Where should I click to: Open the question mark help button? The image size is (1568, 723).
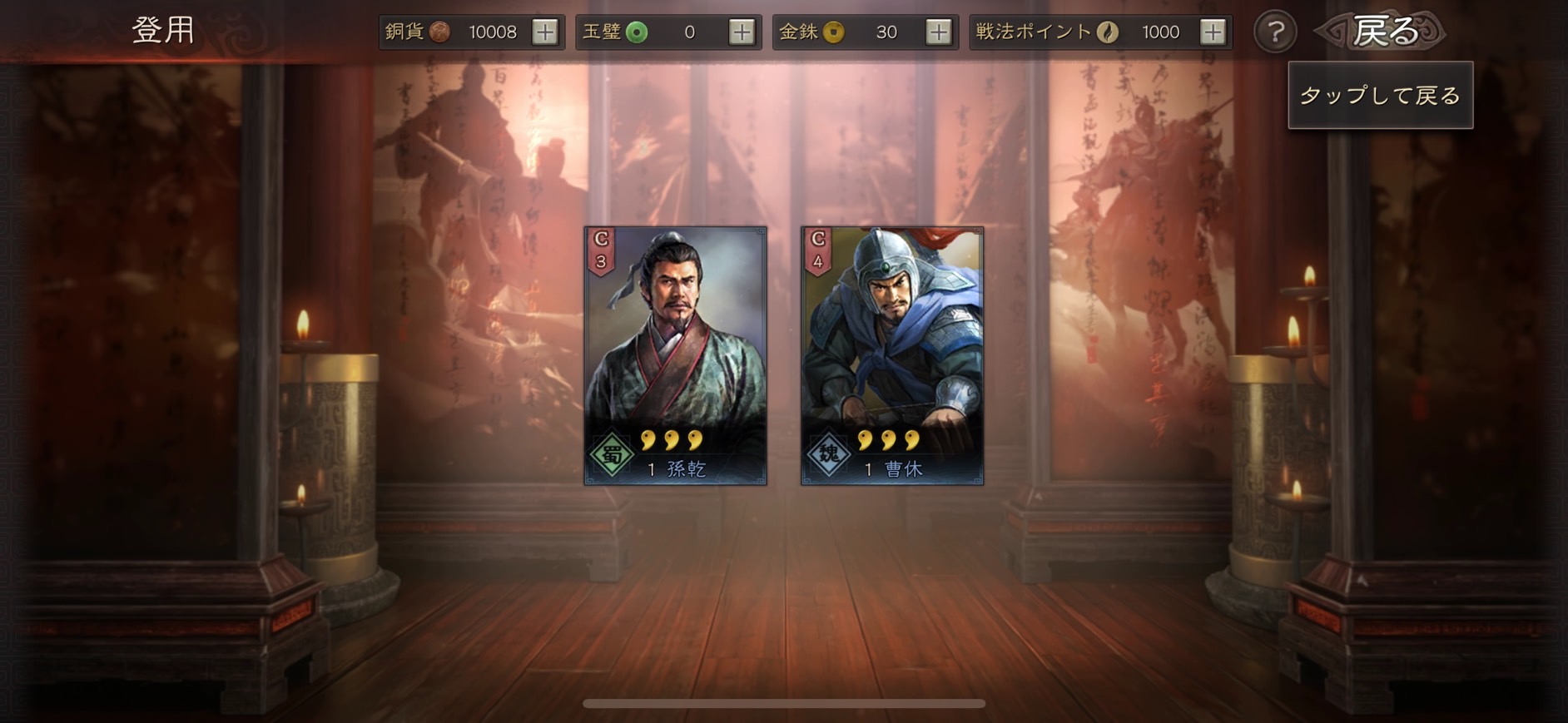point(1275,32)
